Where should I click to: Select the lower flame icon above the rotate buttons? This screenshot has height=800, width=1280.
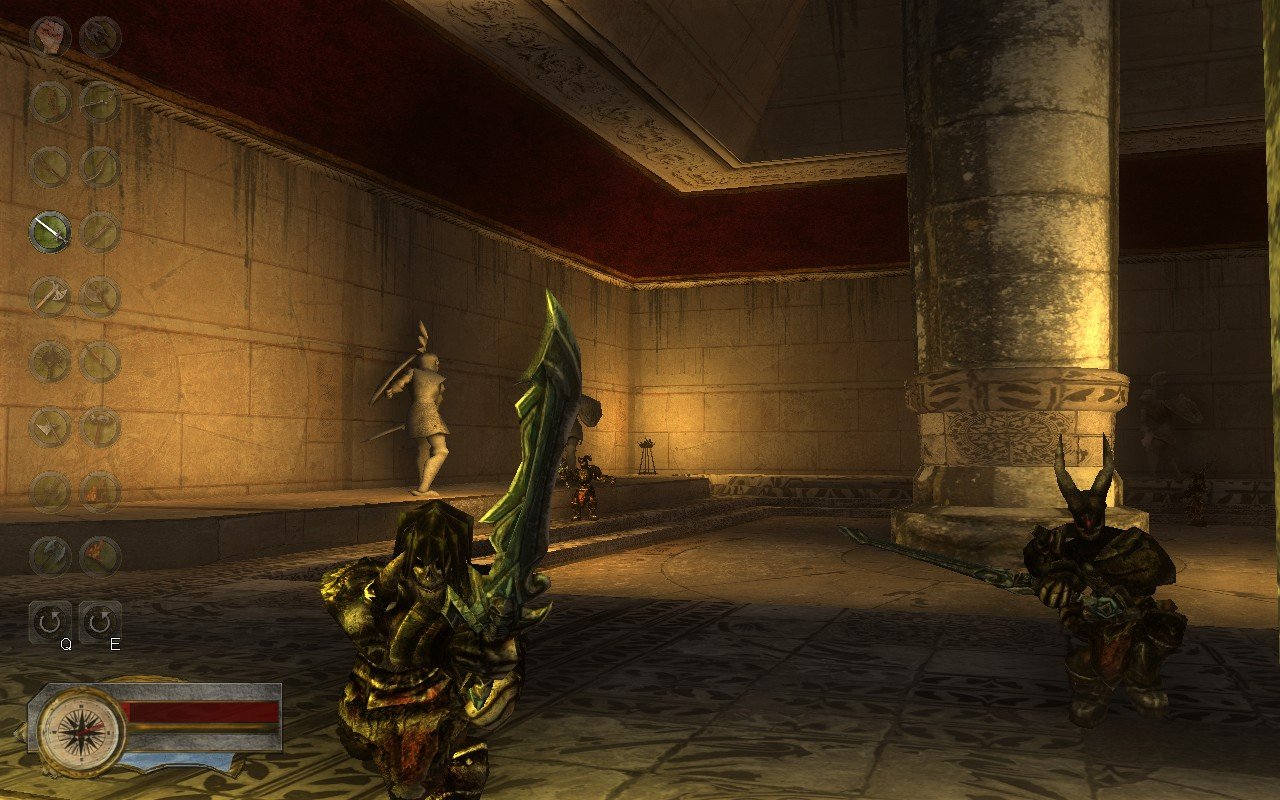click(x=100, y=553)
